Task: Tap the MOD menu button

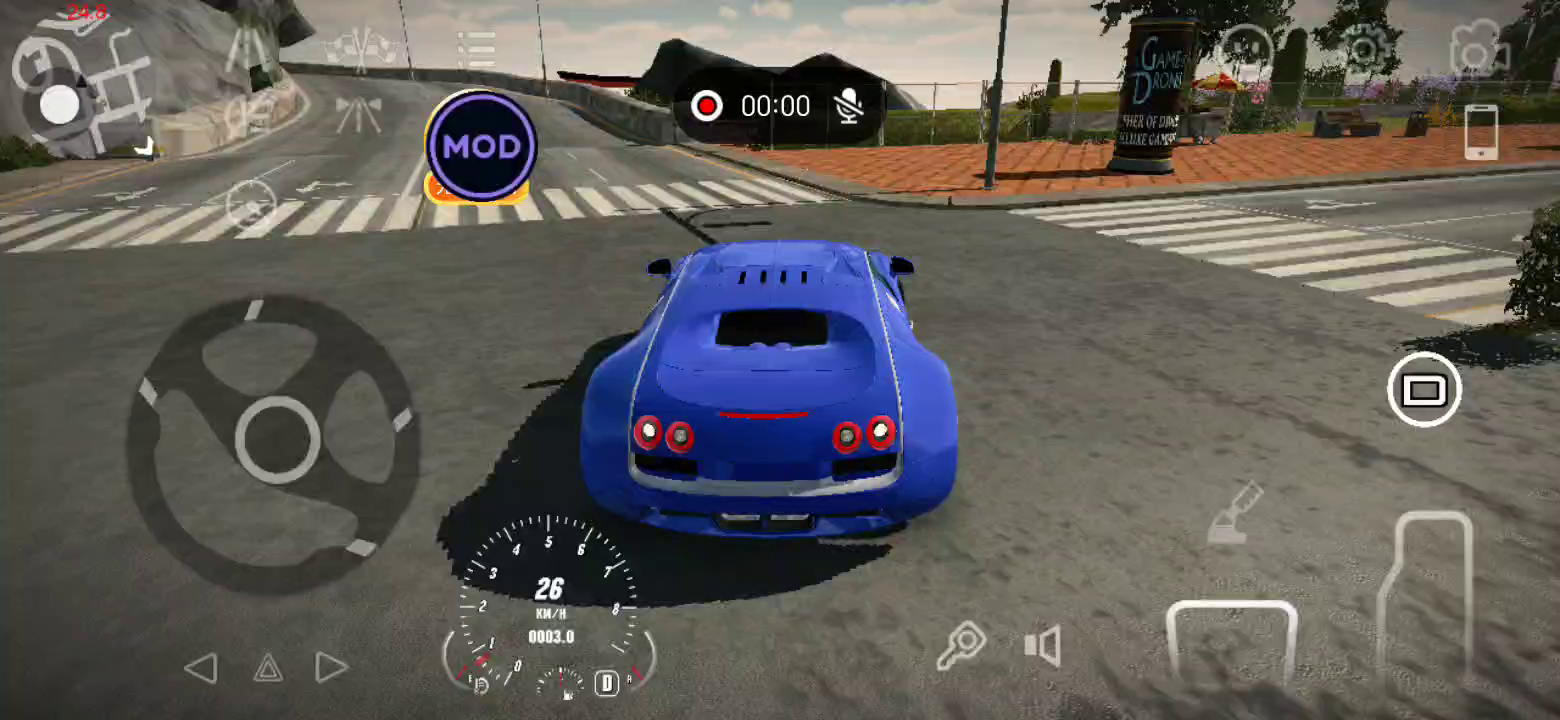Action: pyautogui.click(x=481, y=146)
